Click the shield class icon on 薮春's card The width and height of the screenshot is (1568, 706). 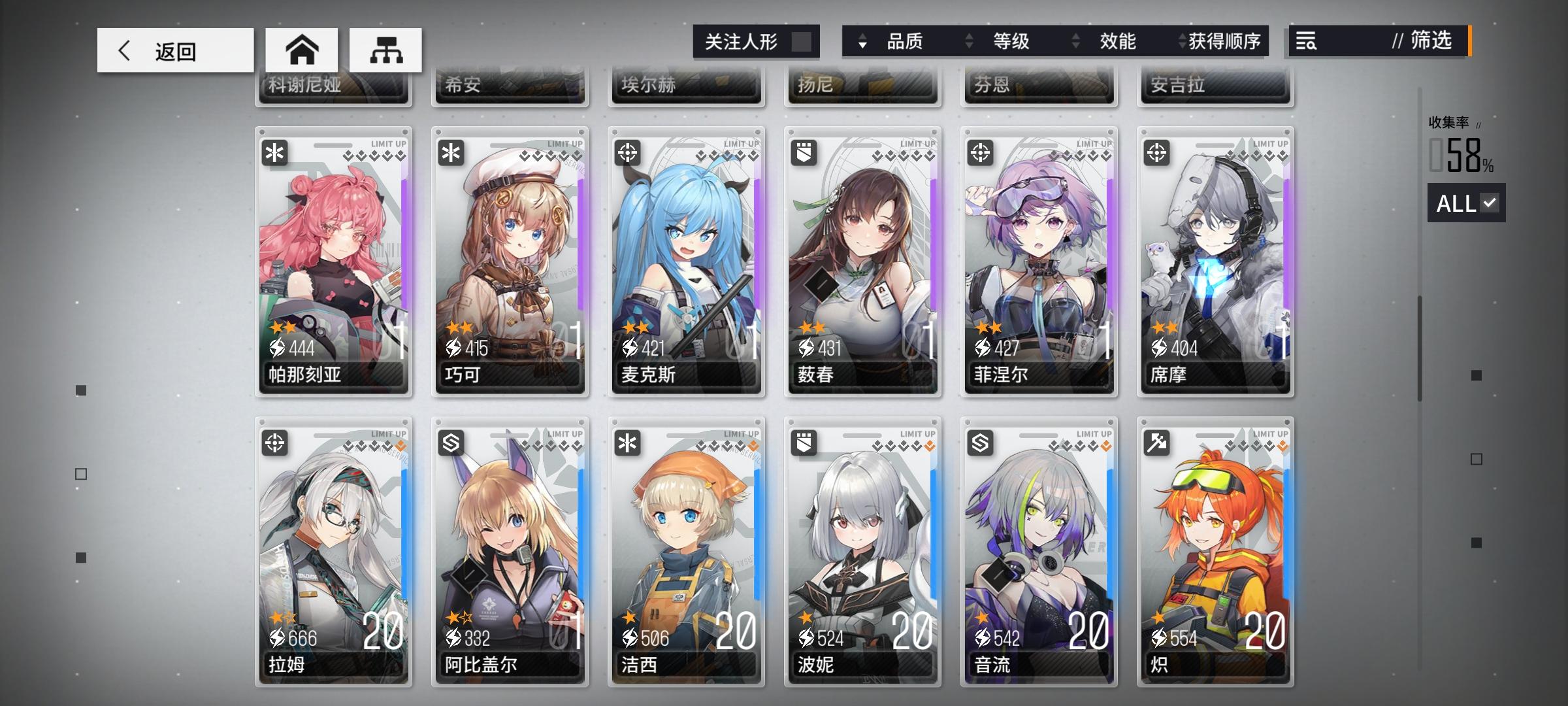[806, 154]
